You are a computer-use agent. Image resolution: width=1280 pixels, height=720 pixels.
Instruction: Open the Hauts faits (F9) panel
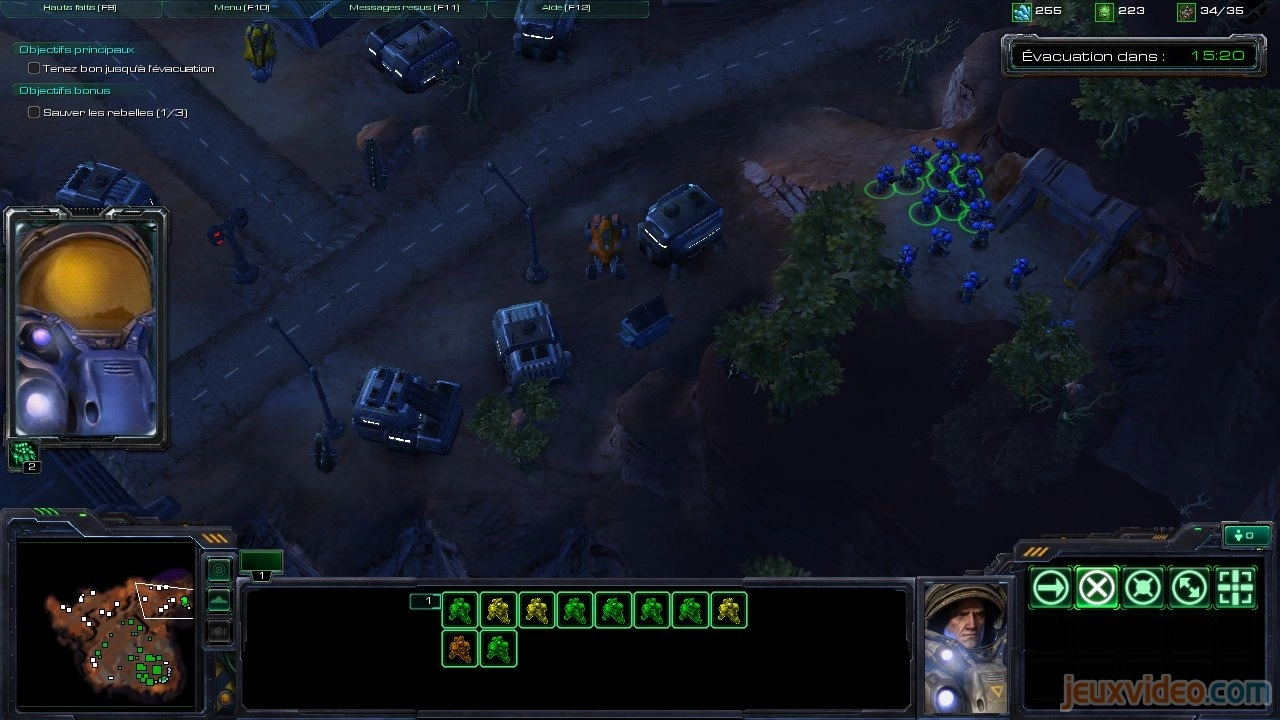tap(81, 8)
